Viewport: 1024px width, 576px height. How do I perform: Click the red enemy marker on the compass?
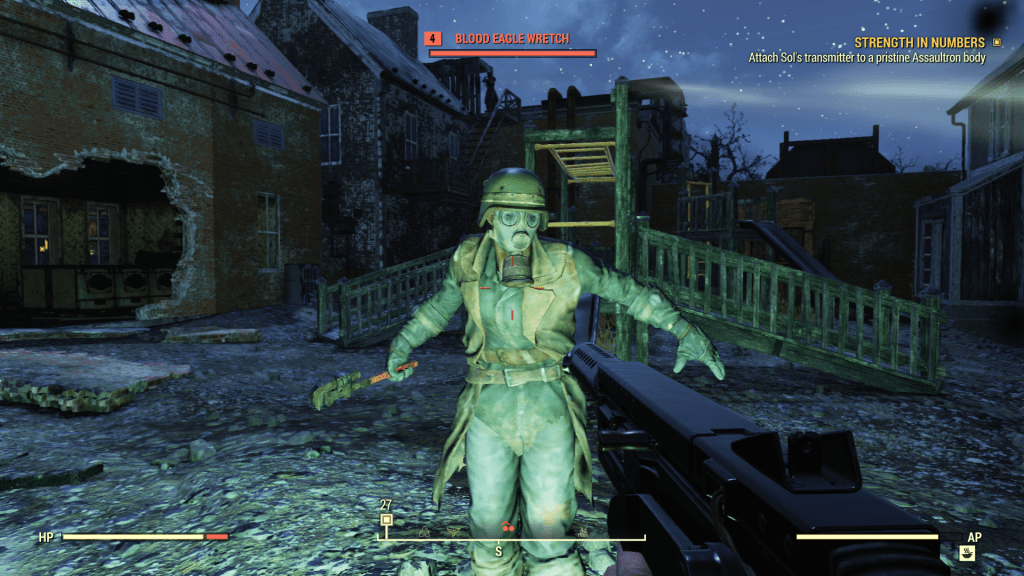508,527
